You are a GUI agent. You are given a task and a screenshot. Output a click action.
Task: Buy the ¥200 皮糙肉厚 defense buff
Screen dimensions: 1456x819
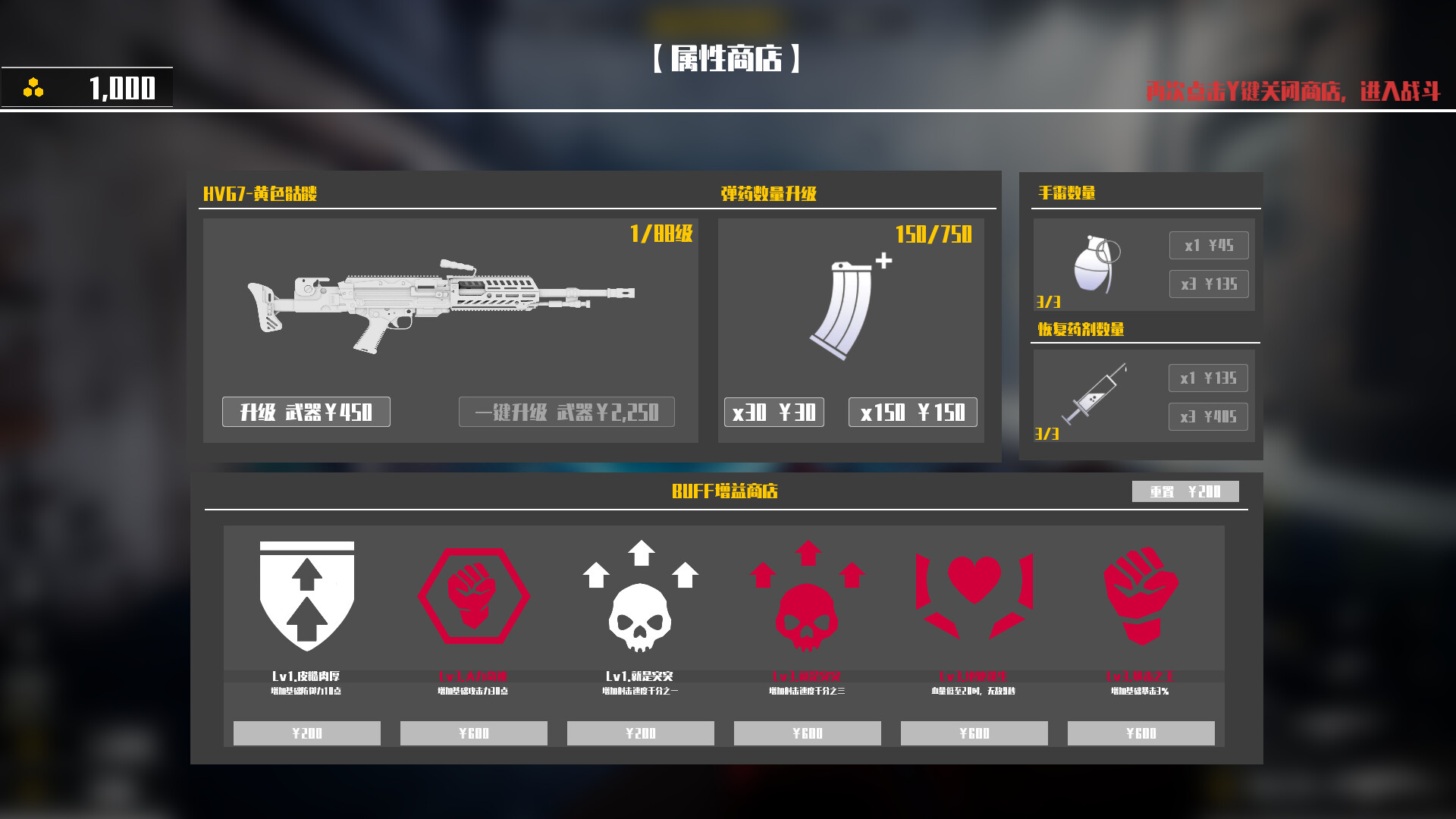pos(306,733)
